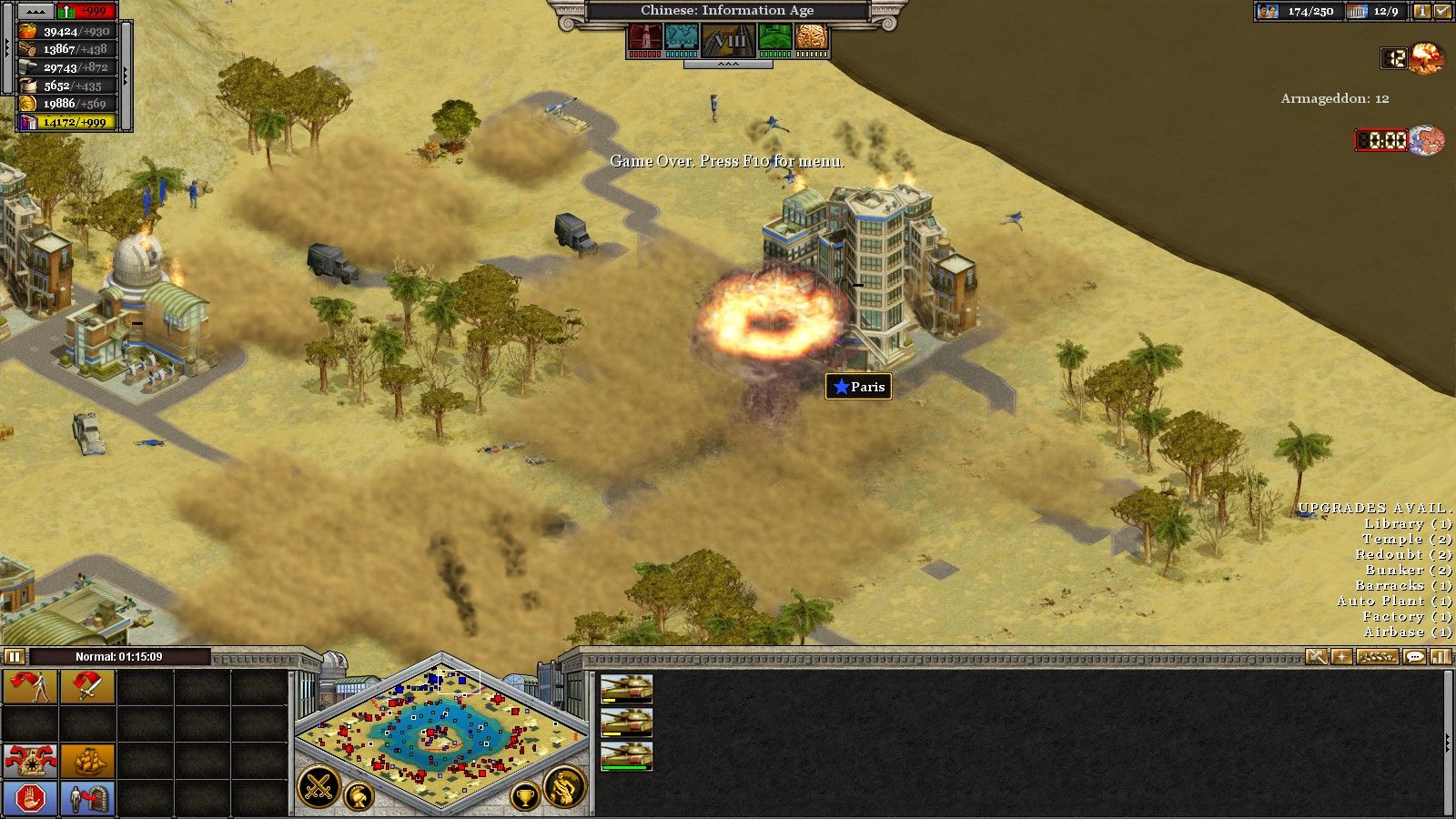This screenshot has width=1456, height=819.
Task: Hit the red stop-hand command
Action: [x=30, y=798]
